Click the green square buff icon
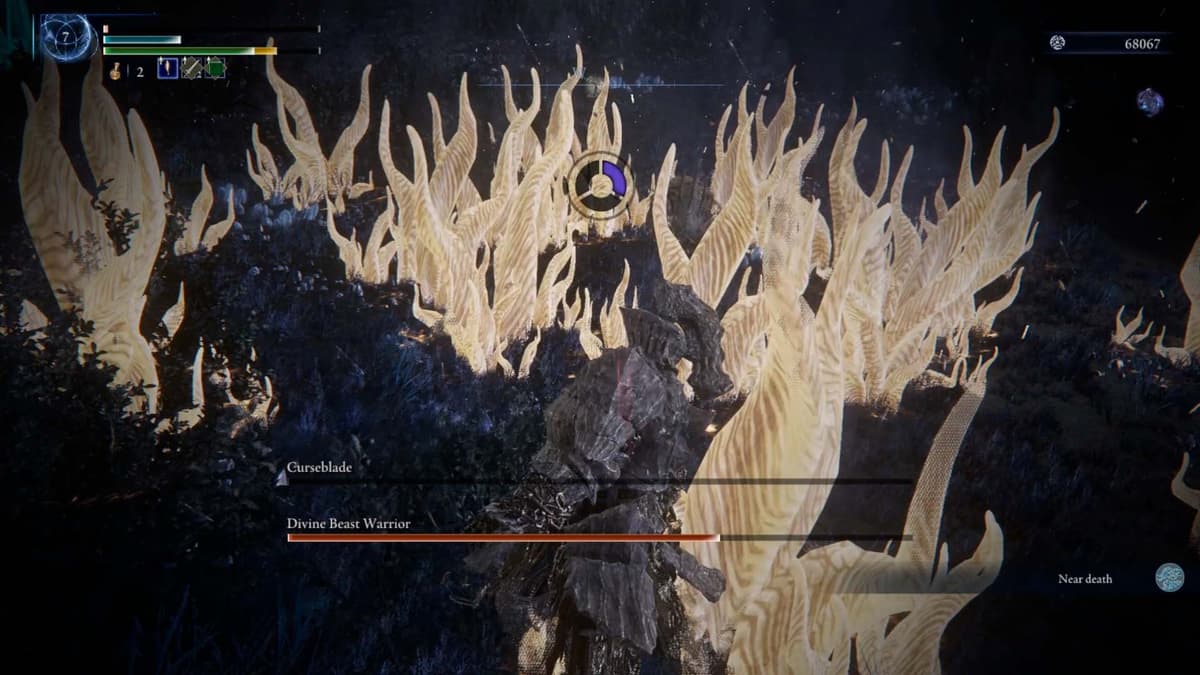The image size is (1200, 675). [x=215, y=69]
